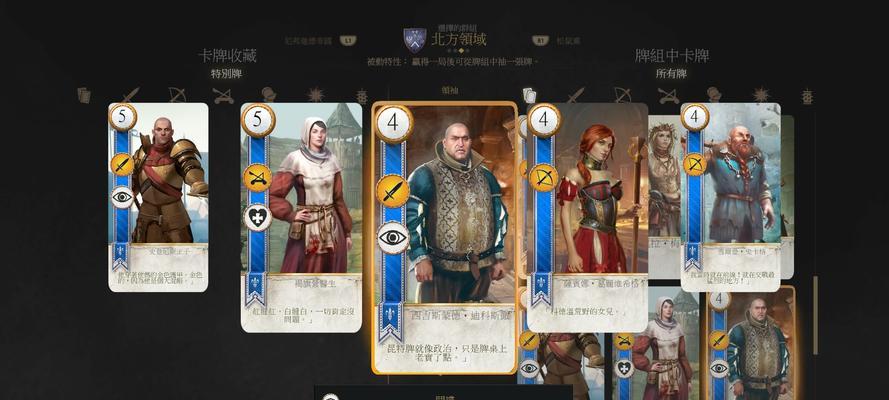Show weather cards in the deck
The width and height of the screenshot is (889, 400).
pos(761,95)
